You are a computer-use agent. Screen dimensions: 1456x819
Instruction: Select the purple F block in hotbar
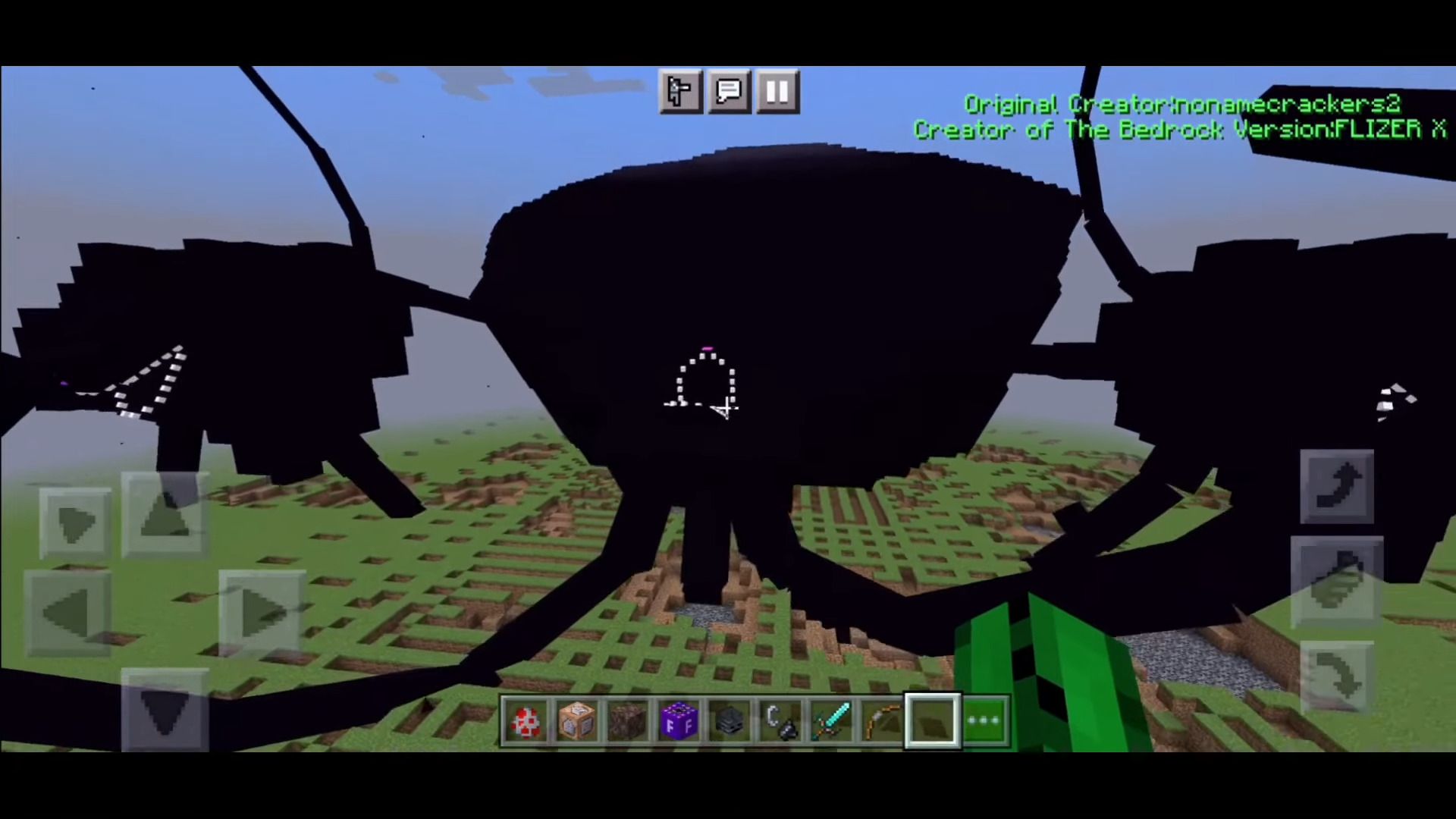point(679,720)
